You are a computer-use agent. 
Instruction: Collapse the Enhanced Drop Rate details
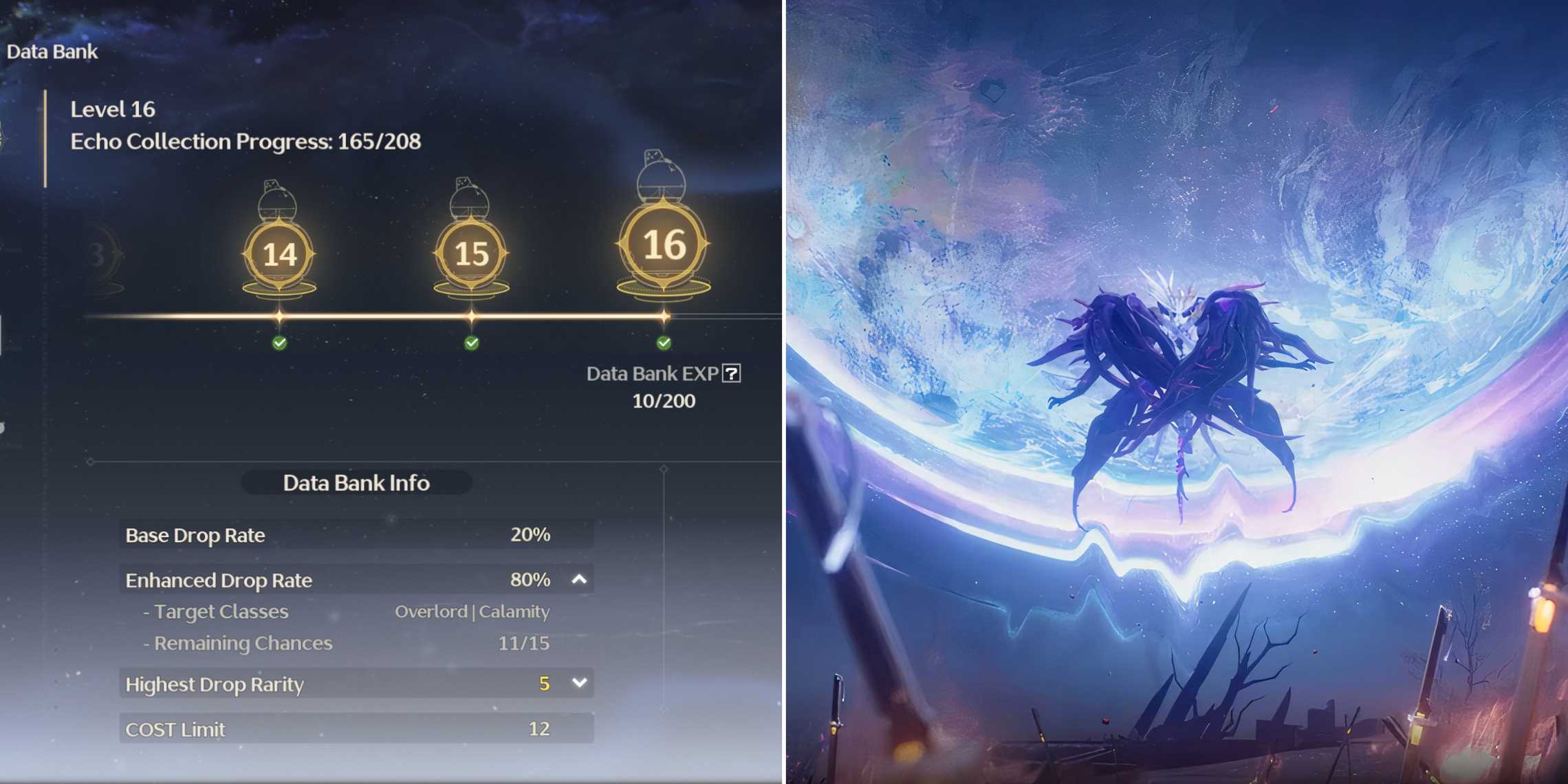(580, 580)
